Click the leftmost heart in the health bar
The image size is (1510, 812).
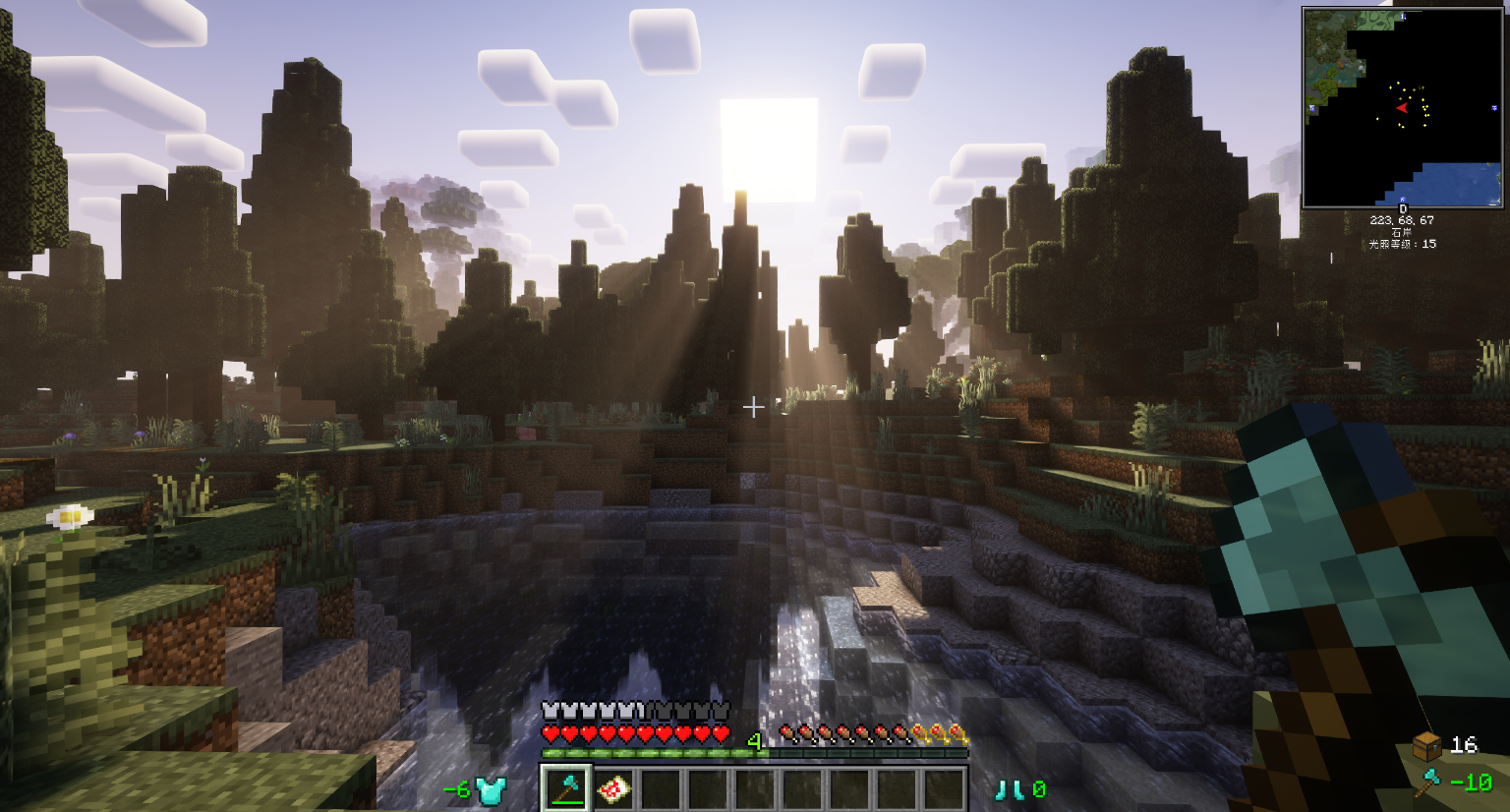pos(551,732)
